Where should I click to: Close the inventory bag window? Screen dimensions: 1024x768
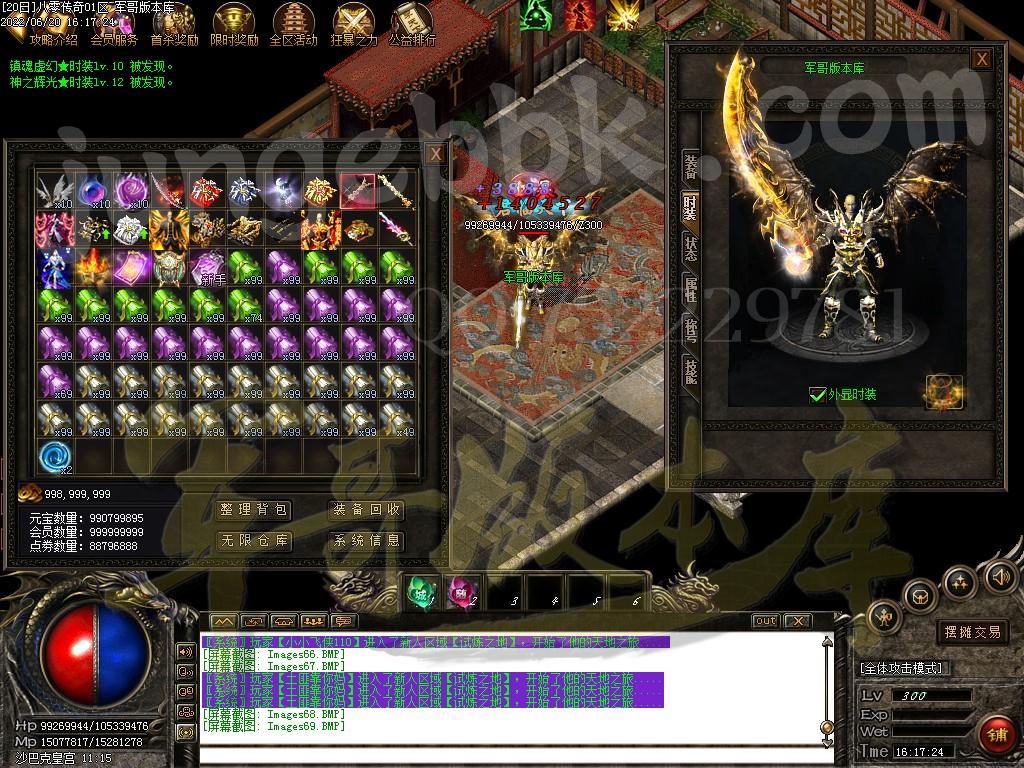click(435, 154)
